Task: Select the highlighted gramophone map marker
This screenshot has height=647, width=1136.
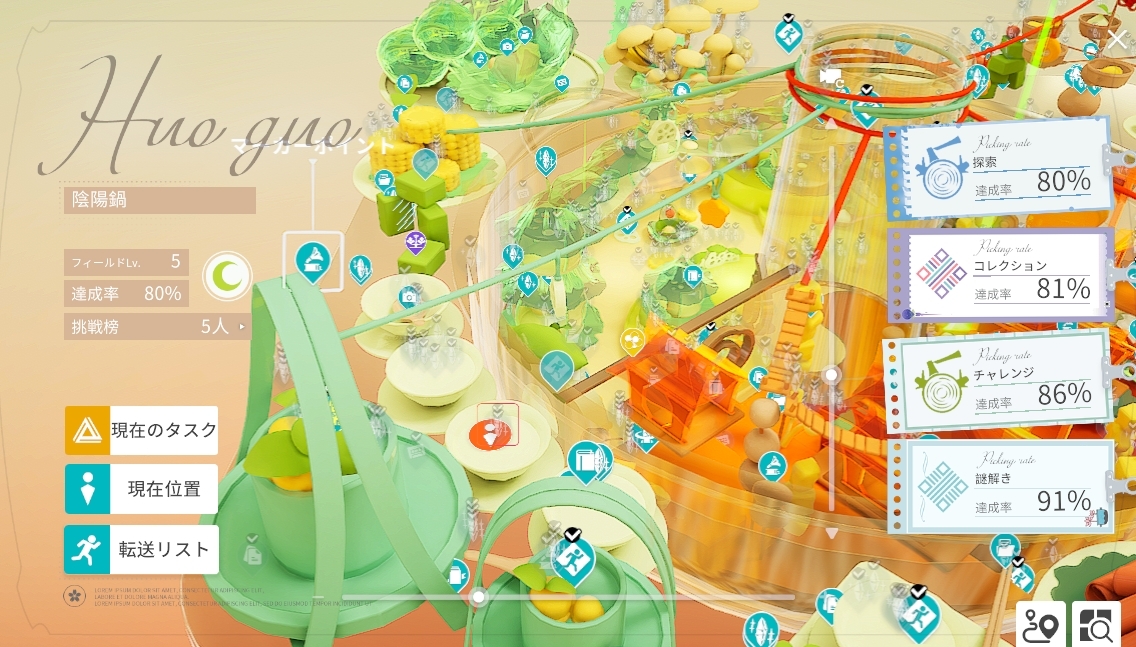Action: [313, 260]
